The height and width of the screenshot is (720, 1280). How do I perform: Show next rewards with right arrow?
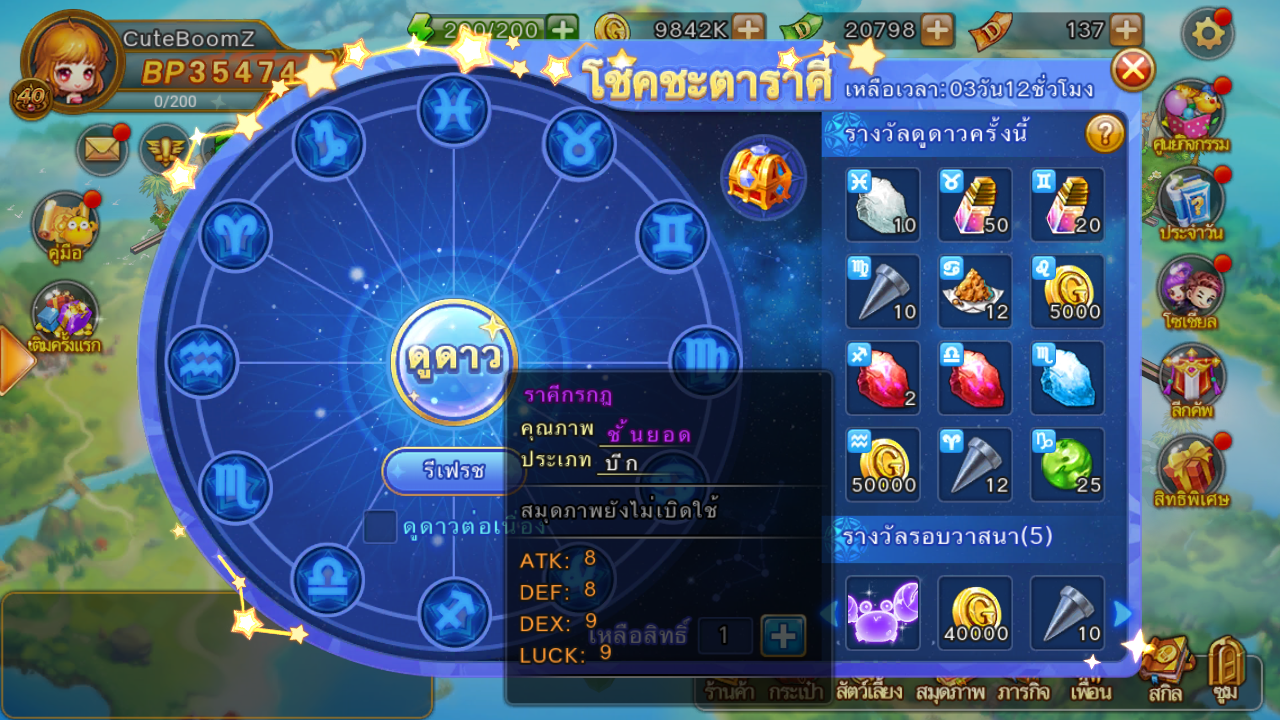coord(1122,613)
